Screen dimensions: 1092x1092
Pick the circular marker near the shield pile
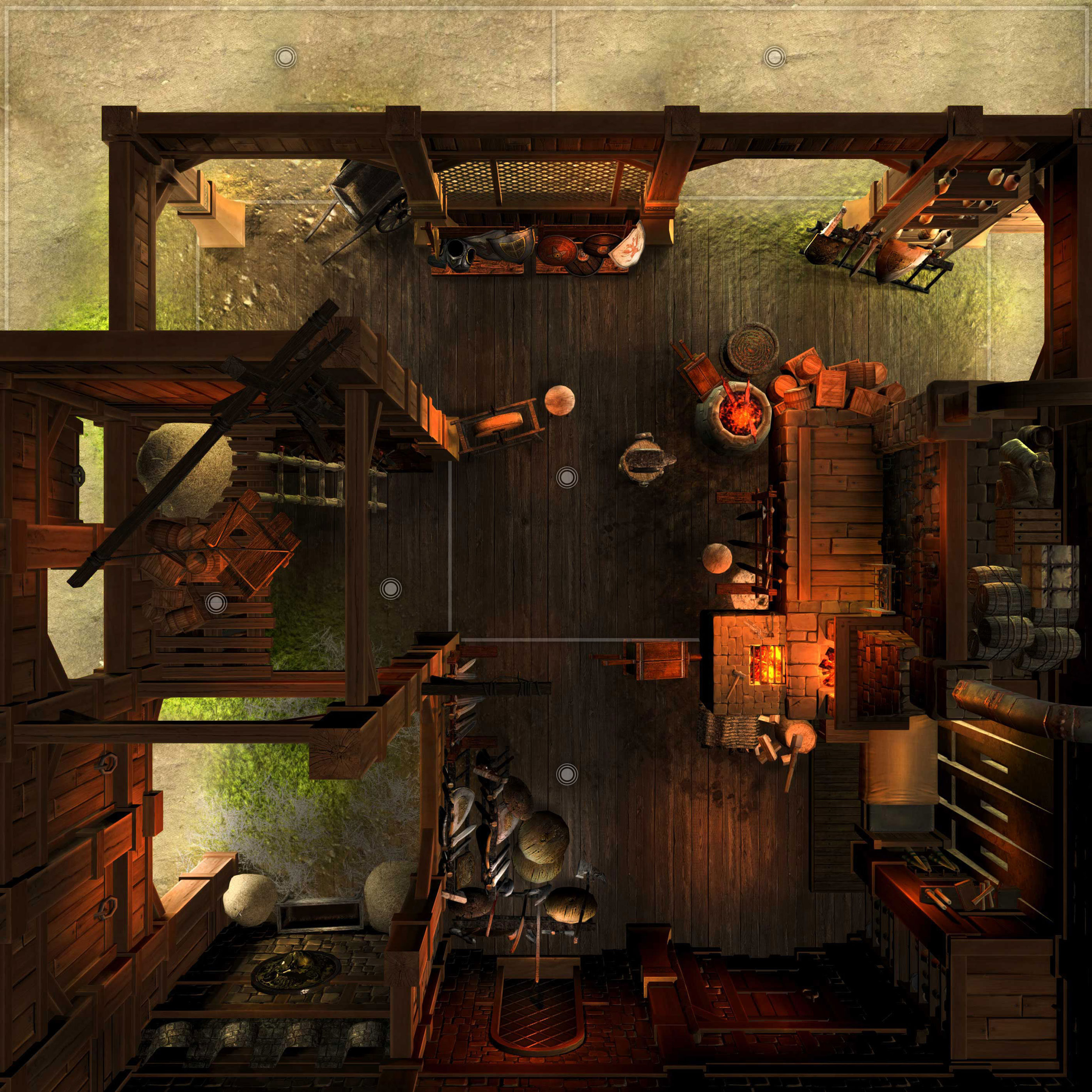[566, 772]
